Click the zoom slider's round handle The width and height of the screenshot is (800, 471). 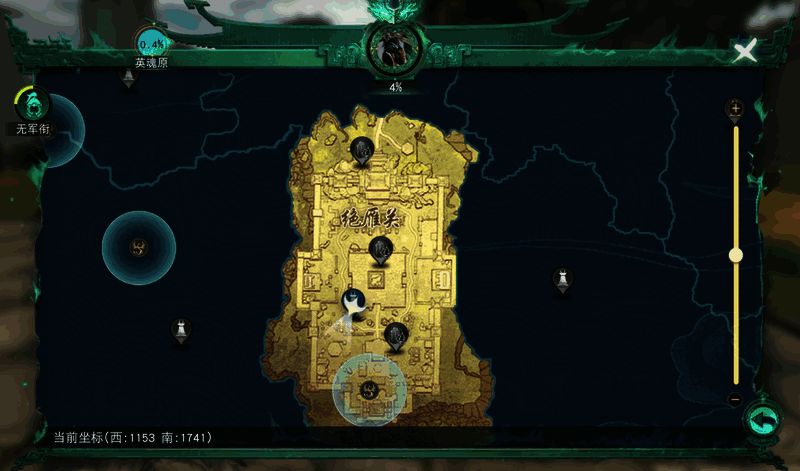(736, 255)
